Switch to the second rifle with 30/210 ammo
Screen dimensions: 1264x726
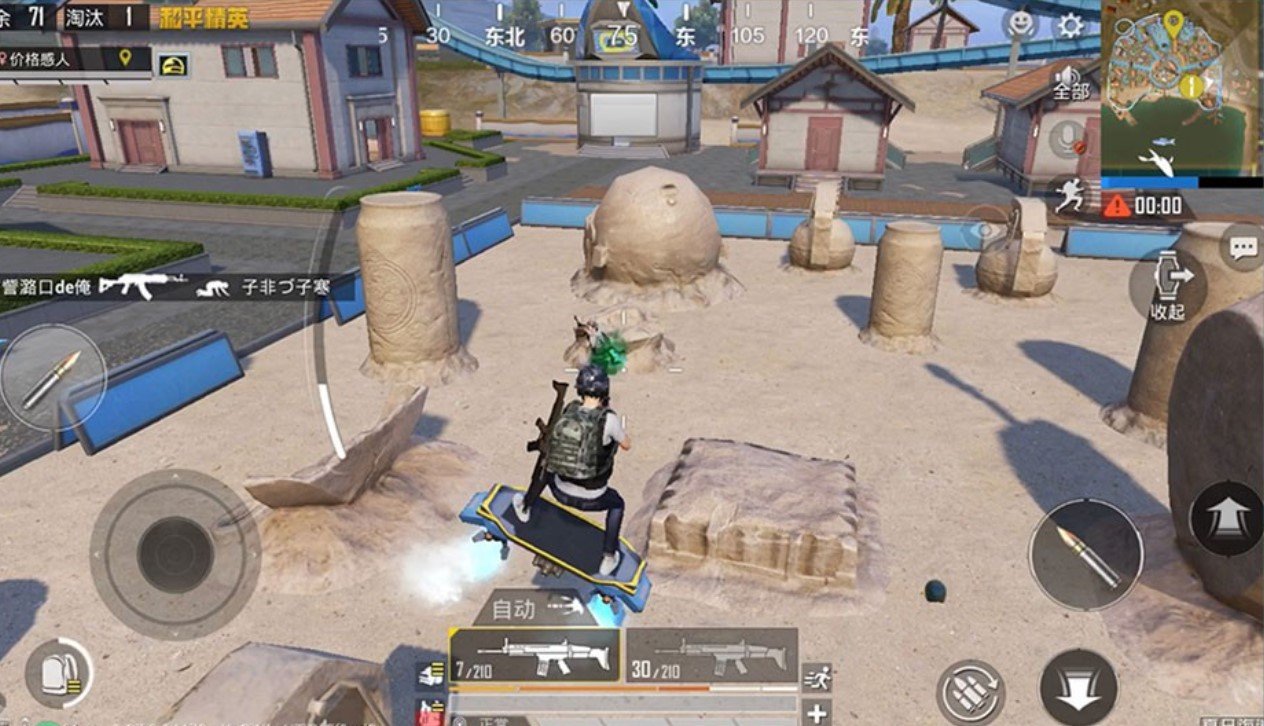(712, 655)
